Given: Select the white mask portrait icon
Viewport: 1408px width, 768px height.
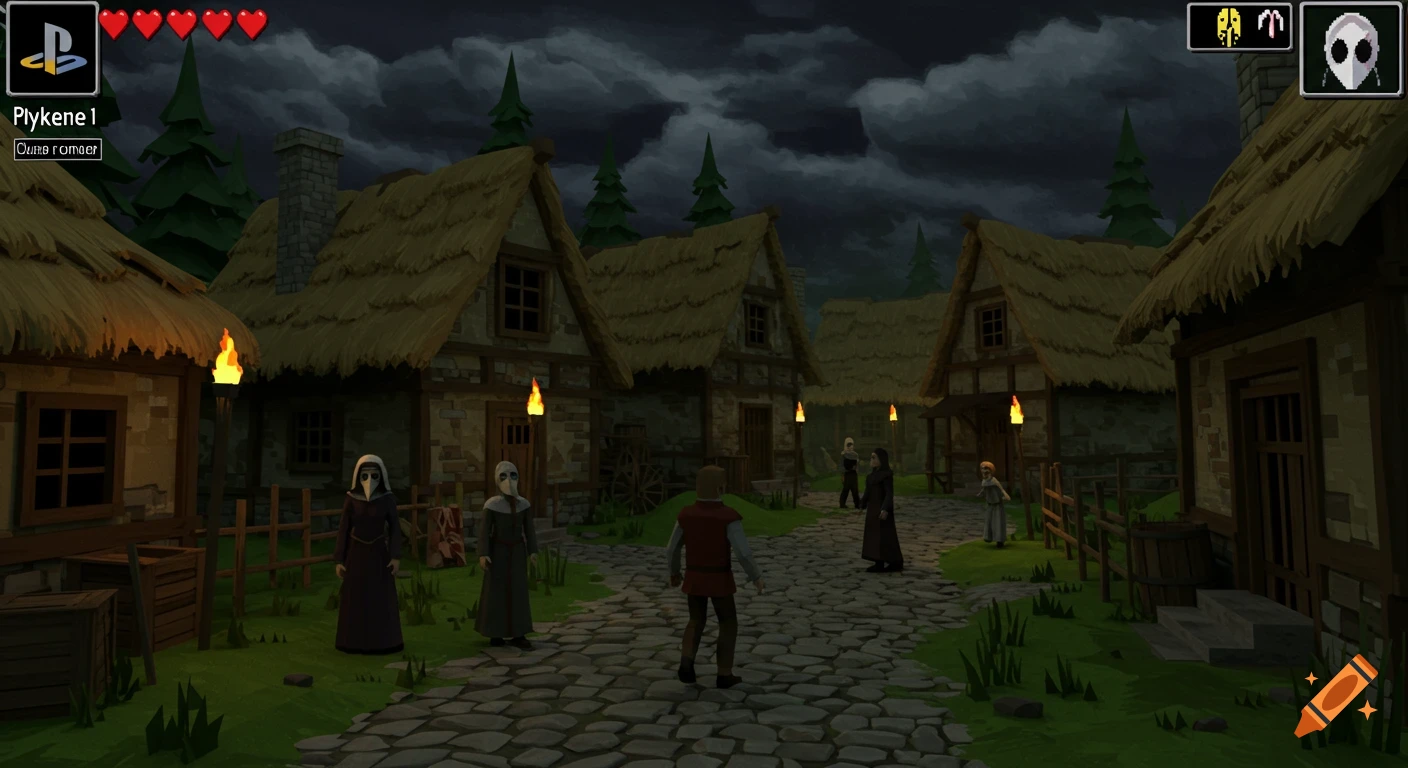Looking at the screenshot, I should click(1351, 48).
